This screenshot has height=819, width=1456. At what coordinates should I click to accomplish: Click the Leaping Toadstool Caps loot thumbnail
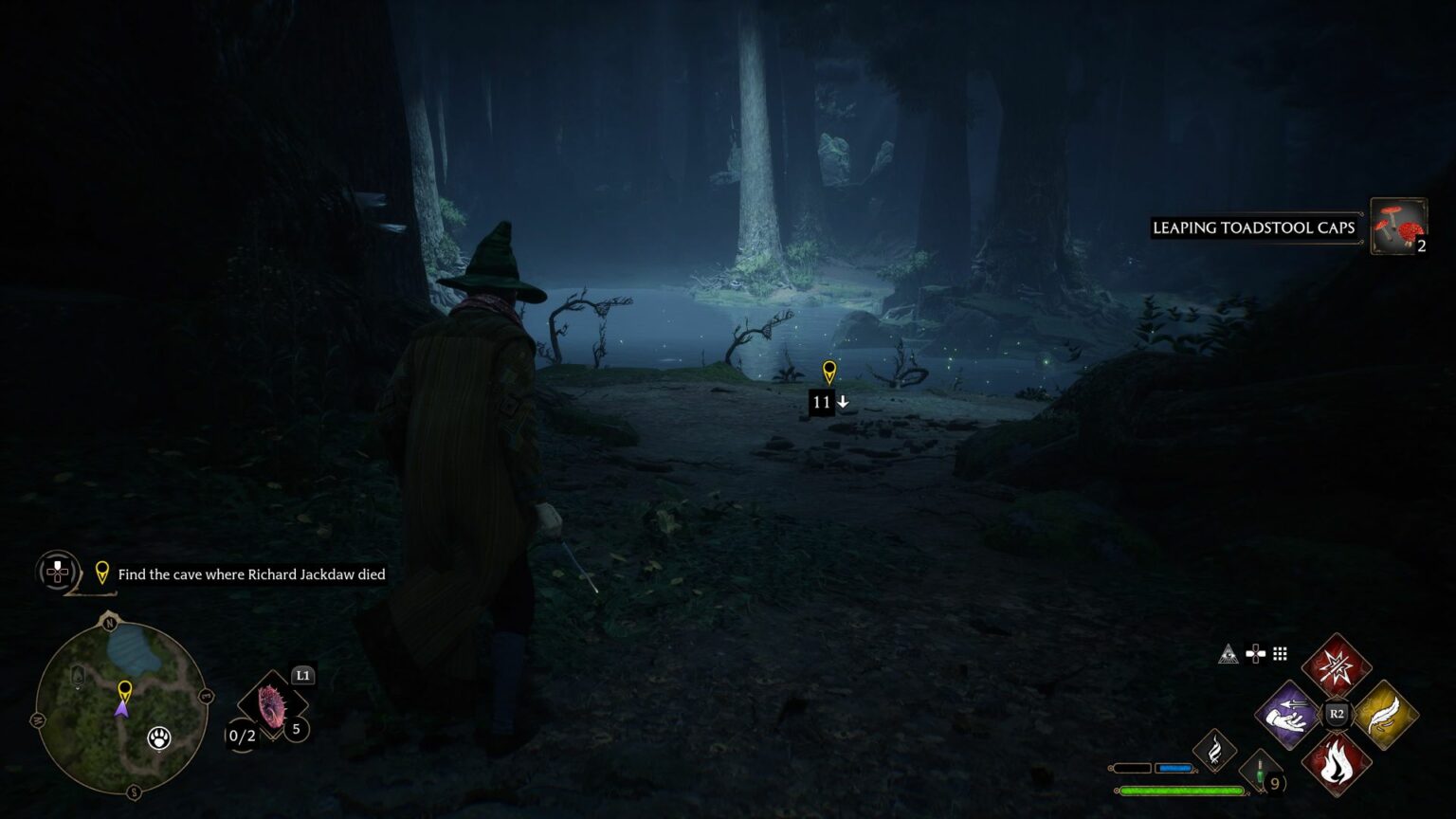(x=1398, y=226)
